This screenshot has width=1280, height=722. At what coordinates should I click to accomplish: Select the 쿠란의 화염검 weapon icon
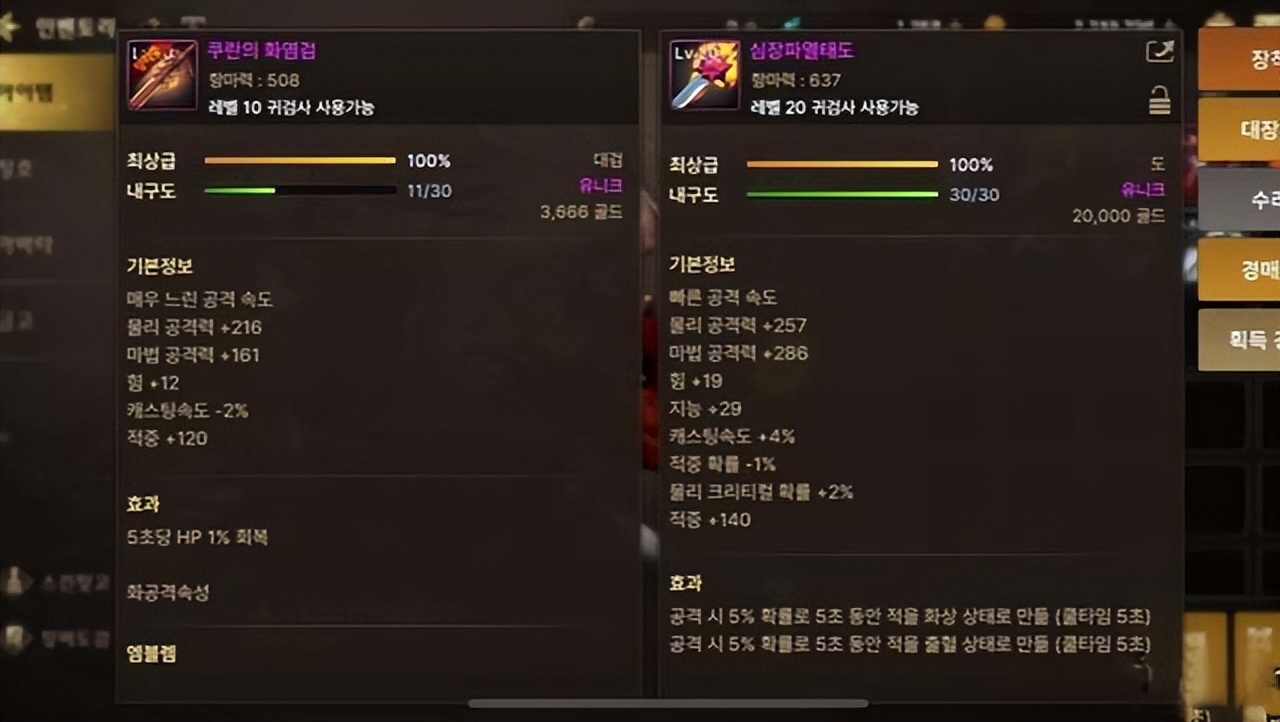coord(161,74)
